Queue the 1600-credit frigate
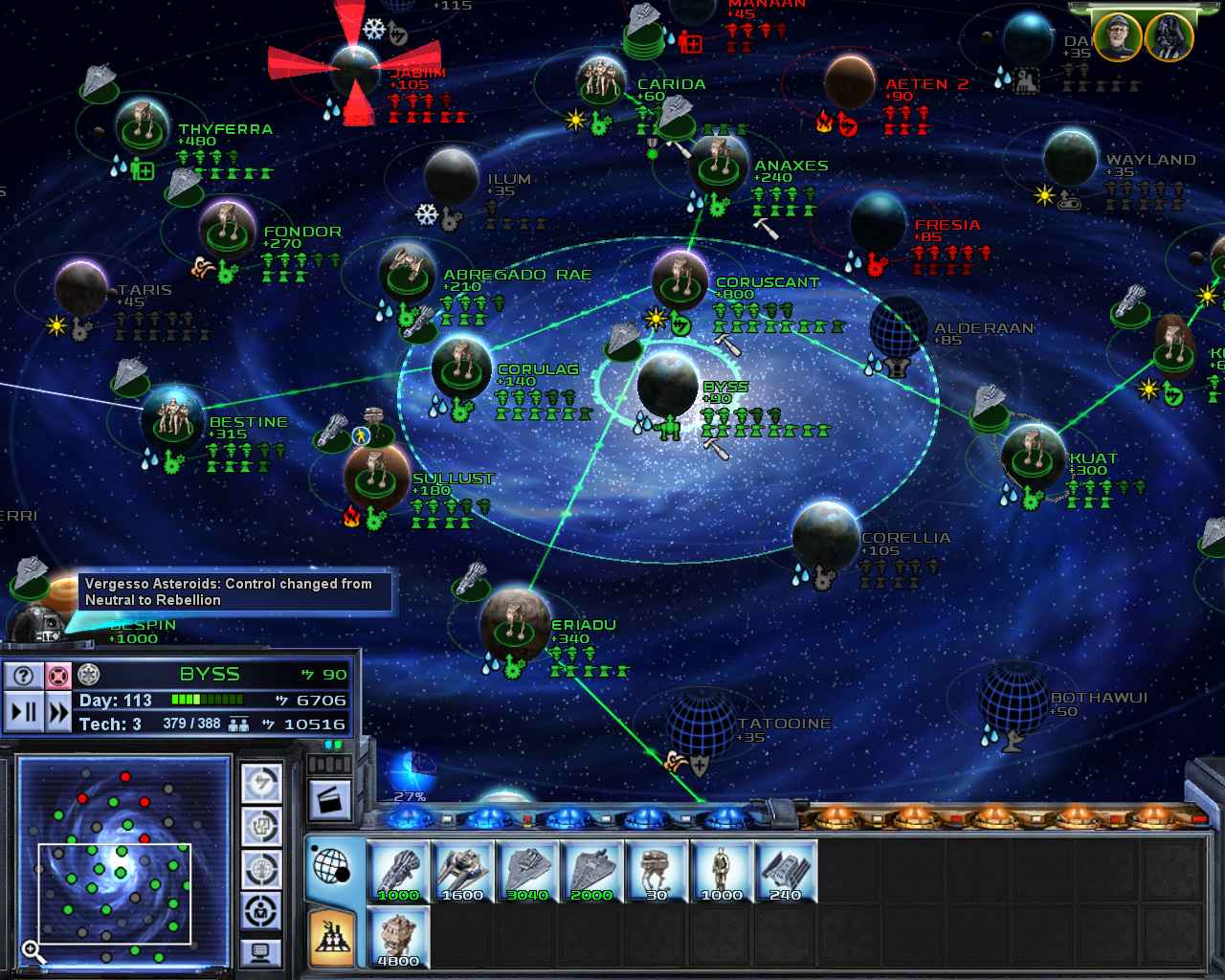1225x980 pixels. pyautogui.click(x=463, y=871)
